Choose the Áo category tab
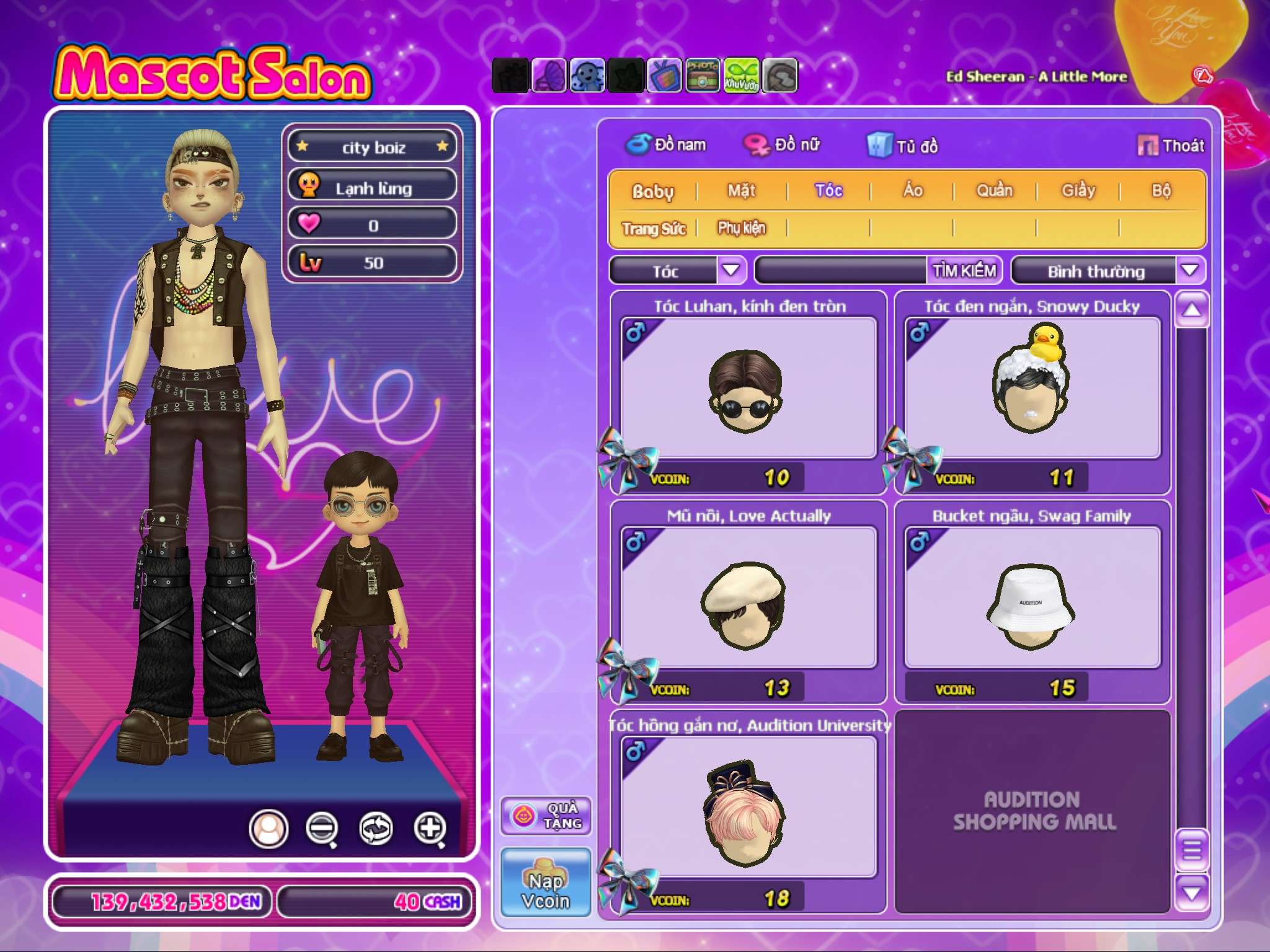1270x952 pixels. (x=912, y=191)
